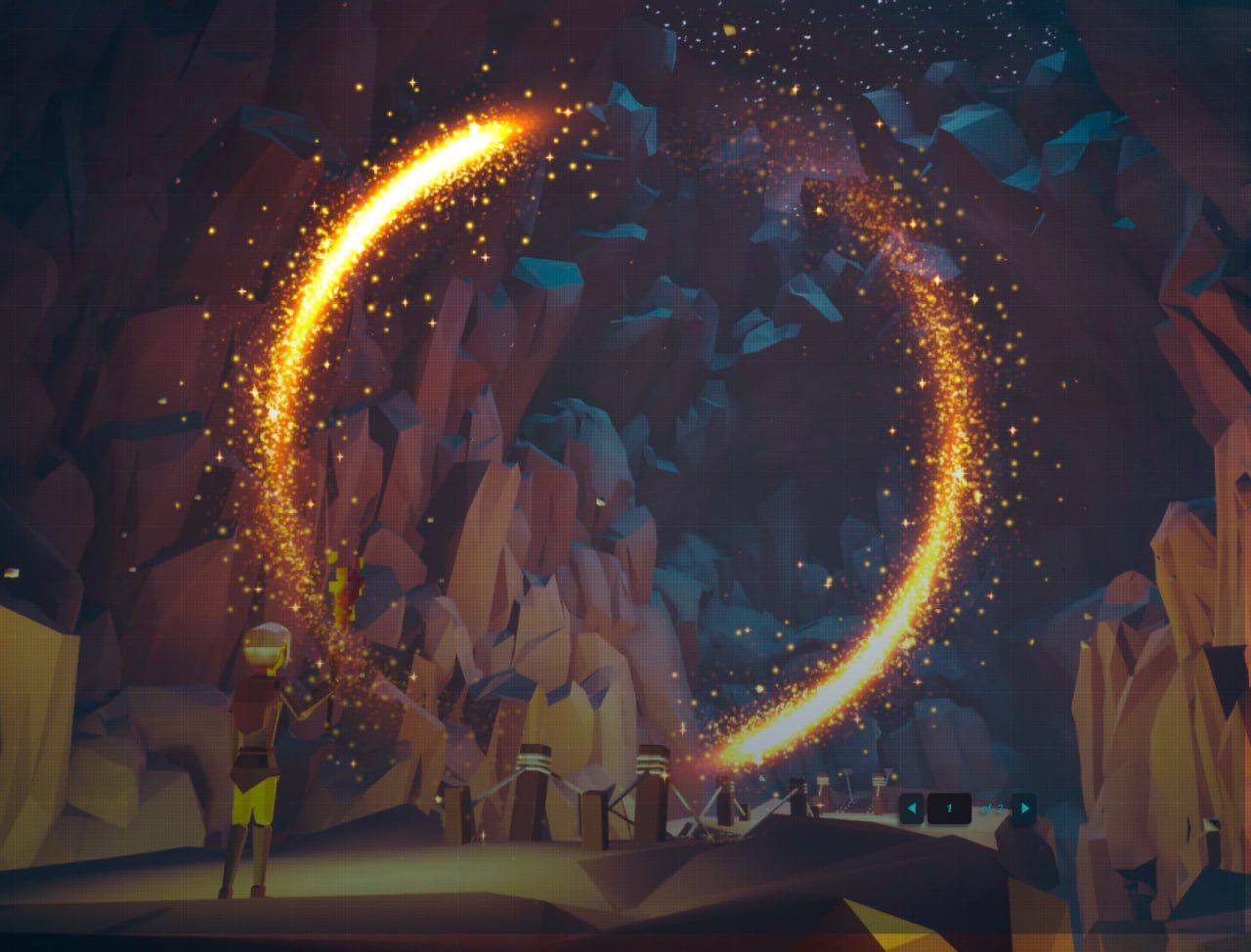Image resolution: width=1251 pixels, height=952 pixels.
Task: Go to the next page with the right arrow
Action: (x=1024, y=808)
